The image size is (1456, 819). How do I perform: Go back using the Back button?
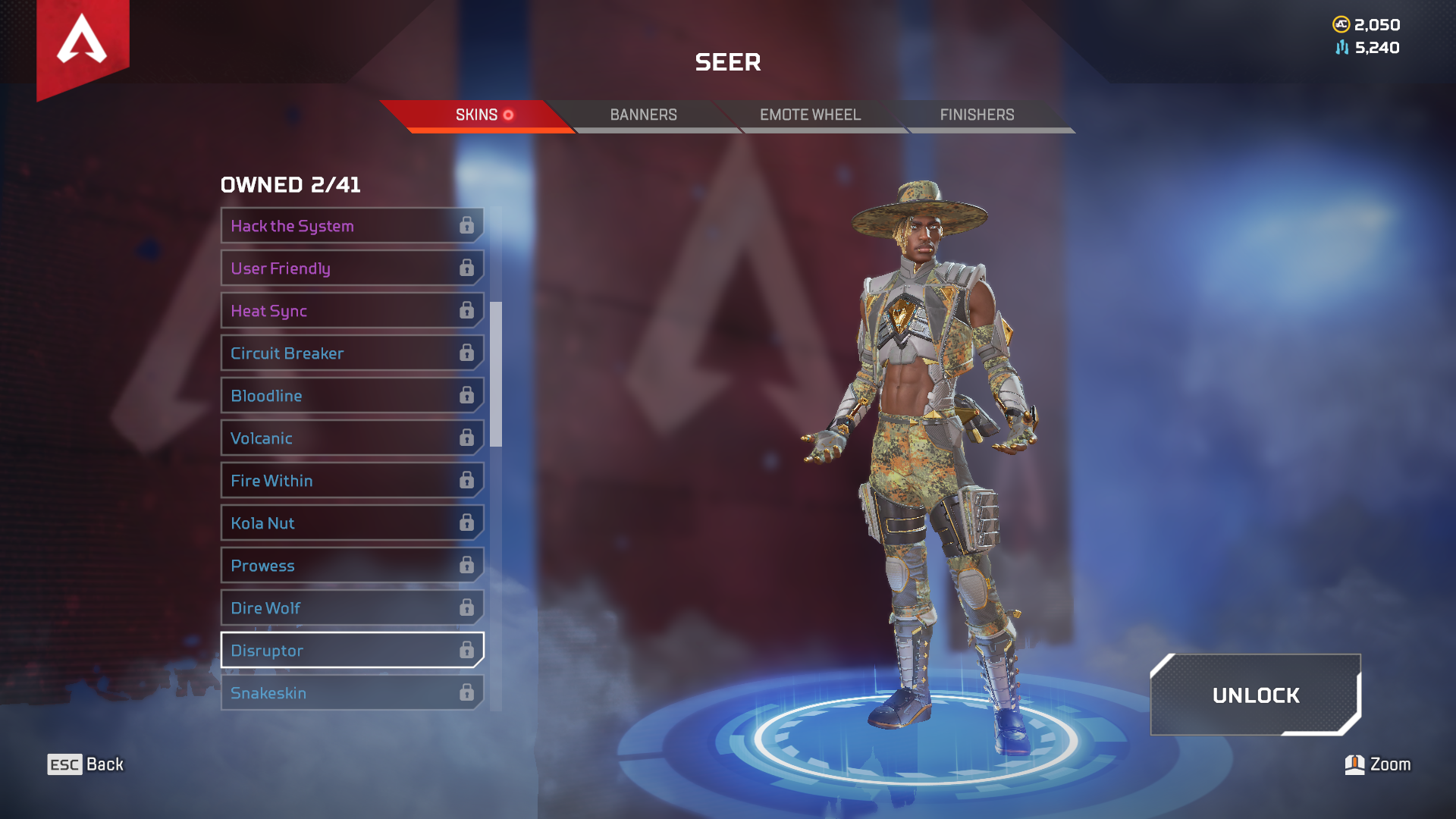click(85, 764)
